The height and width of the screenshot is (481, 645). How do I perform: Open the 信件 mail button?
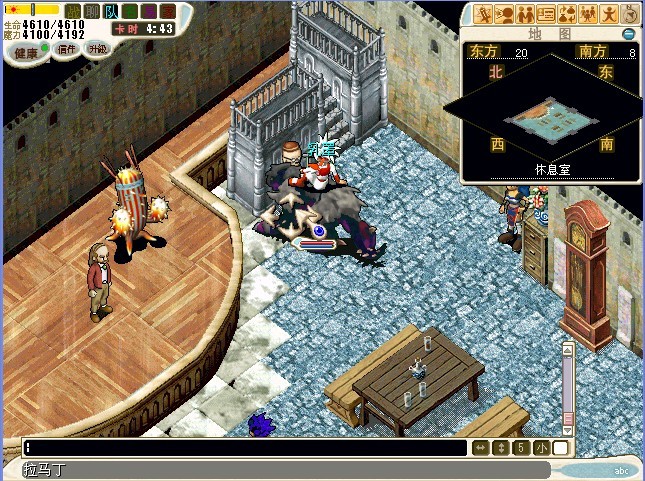point(67,49)
